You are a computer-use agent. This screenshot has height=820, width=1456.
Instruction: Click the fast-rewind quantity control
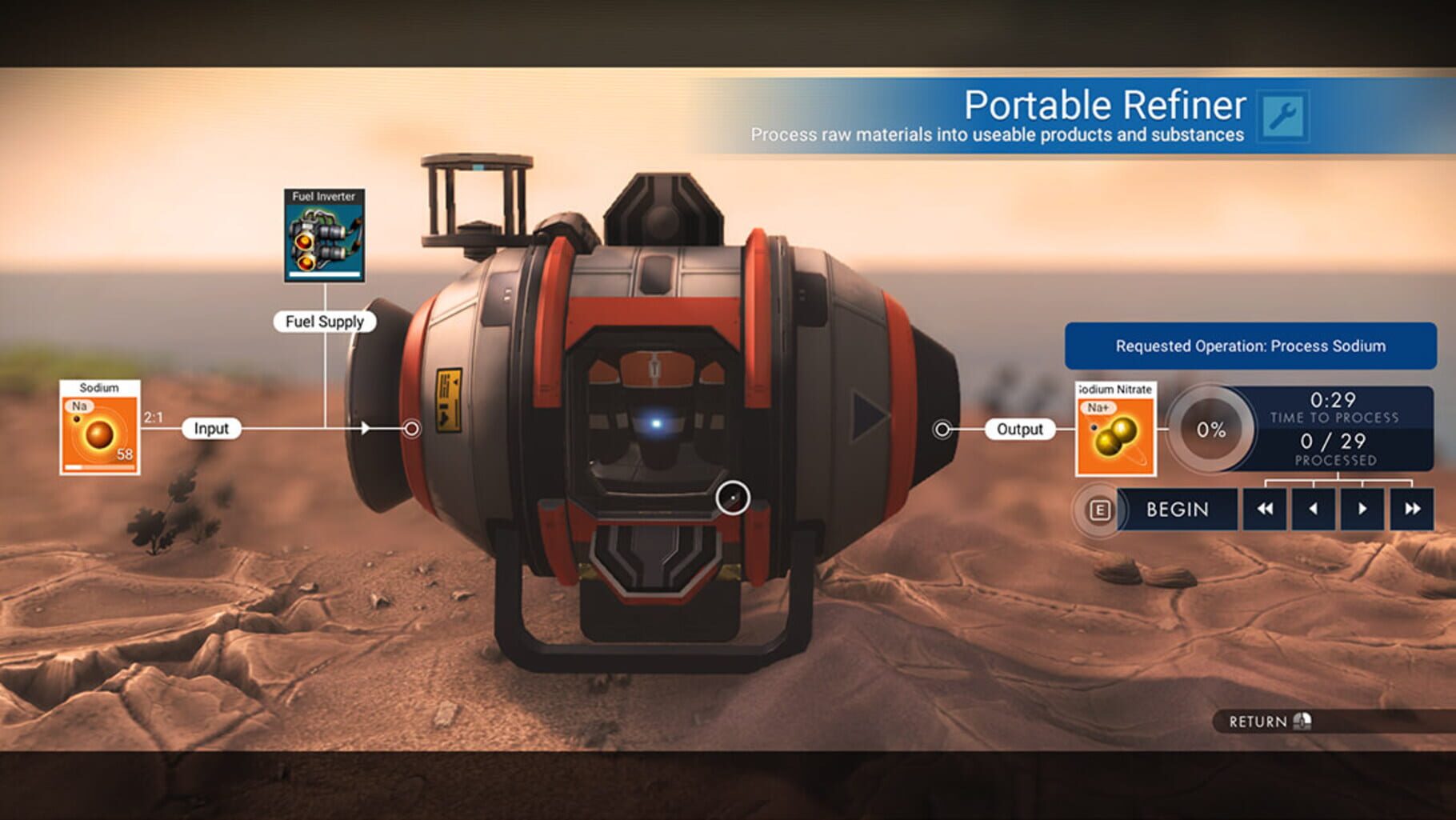coord(1265,509)
